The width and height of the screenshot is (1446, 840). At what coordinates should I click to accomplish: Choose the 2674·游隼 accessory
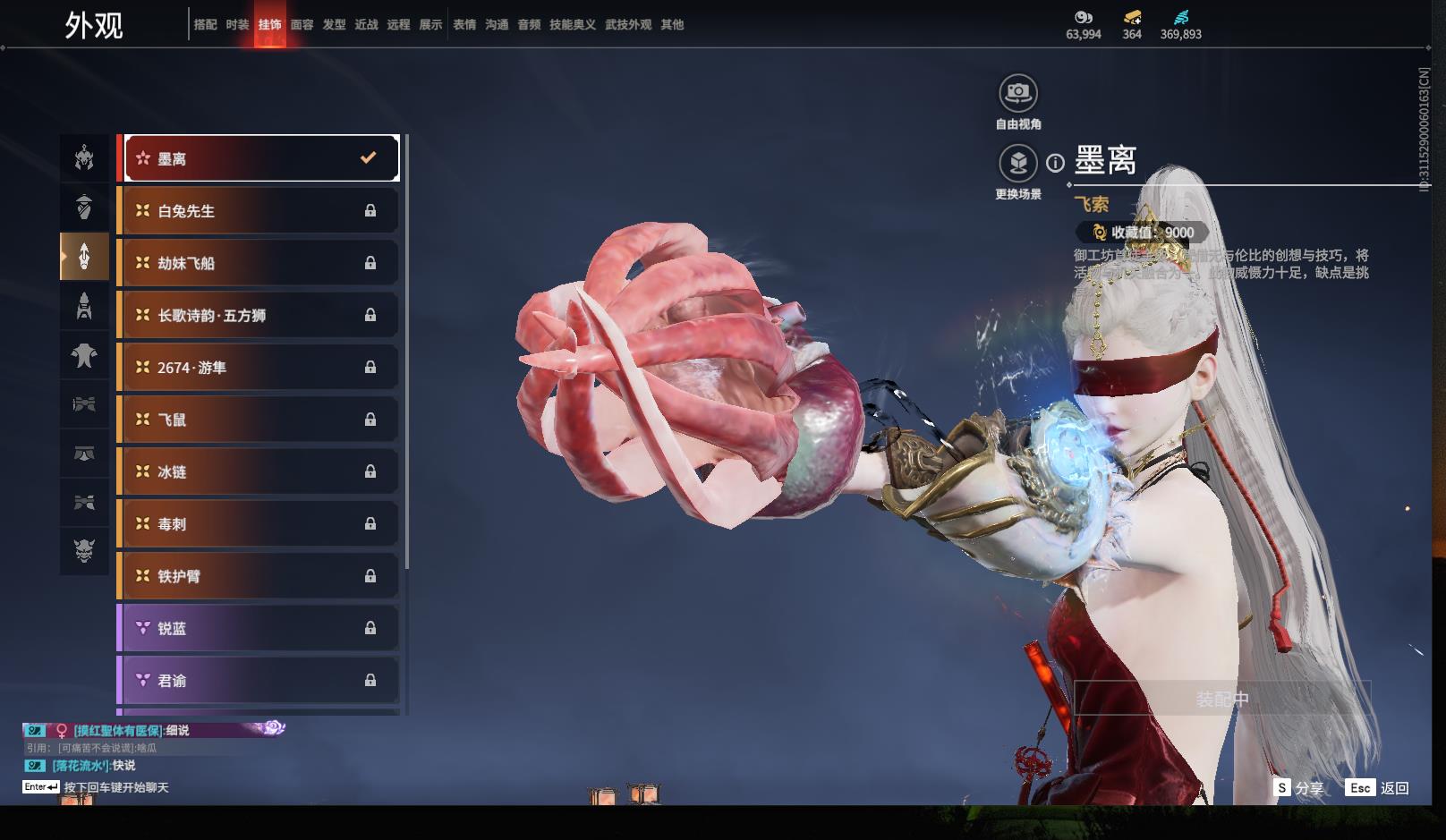click(x=260, y=368)
